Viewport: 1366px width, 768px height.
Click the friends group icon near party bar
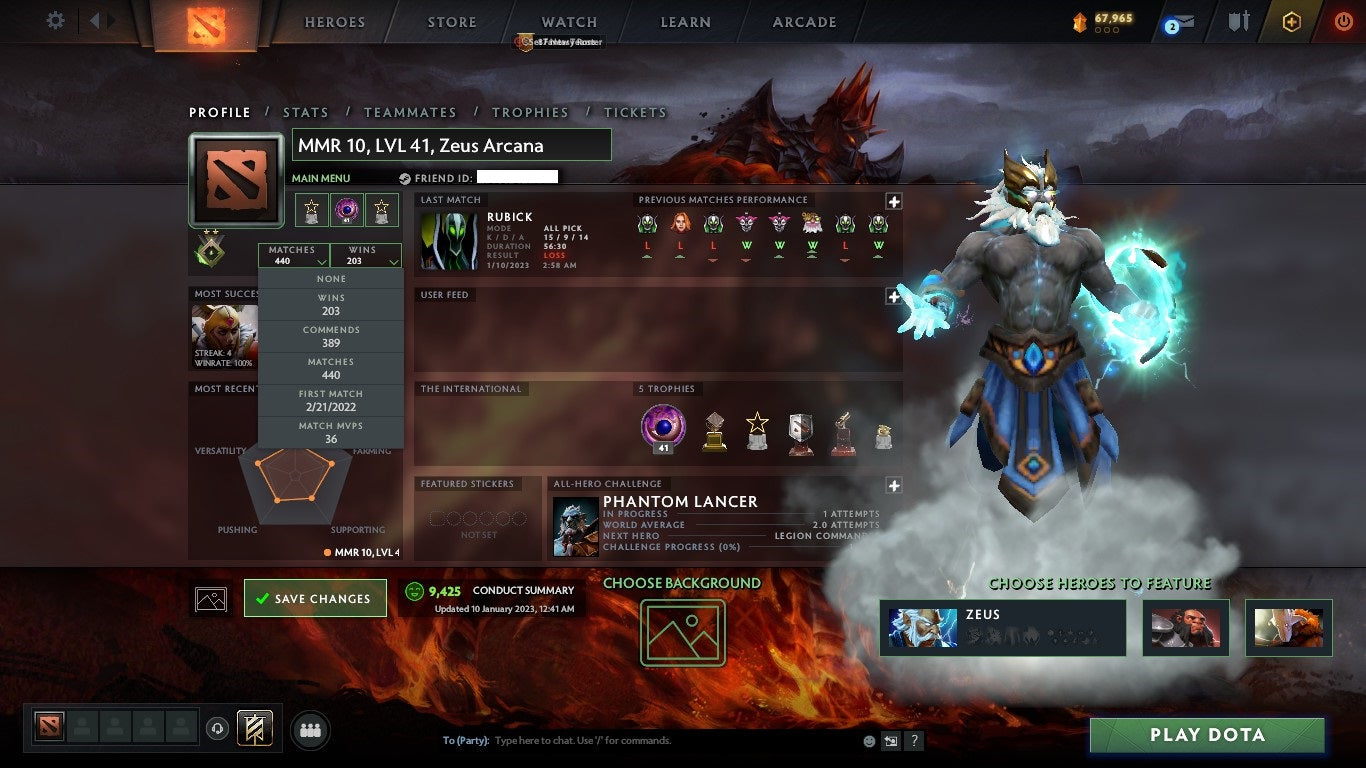310,729
